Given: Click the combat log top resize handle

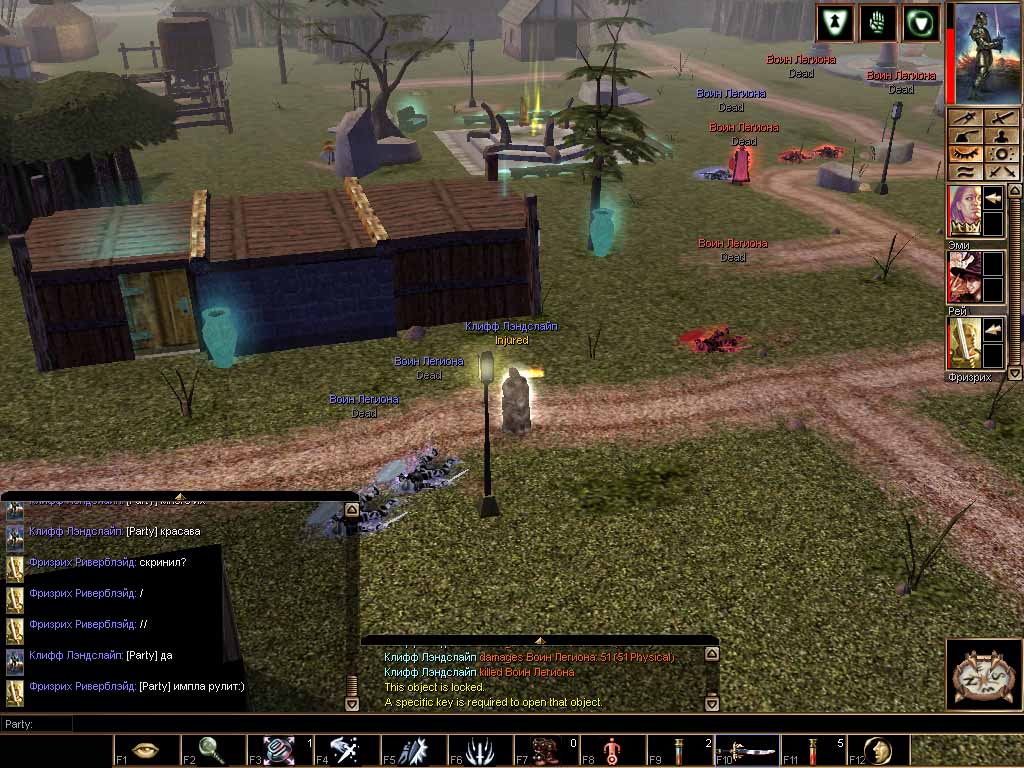Looking at the screenshot, I should 539,639.
